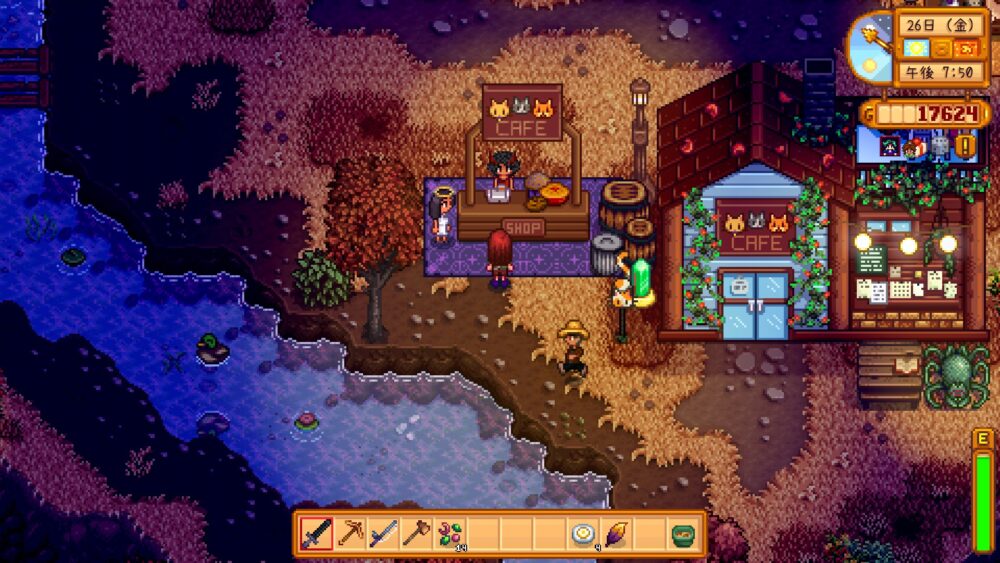Choose the blue-bladed sword slot
Image resolution: width=1000 pixels, height=563 pixels.
coord(383,534)
